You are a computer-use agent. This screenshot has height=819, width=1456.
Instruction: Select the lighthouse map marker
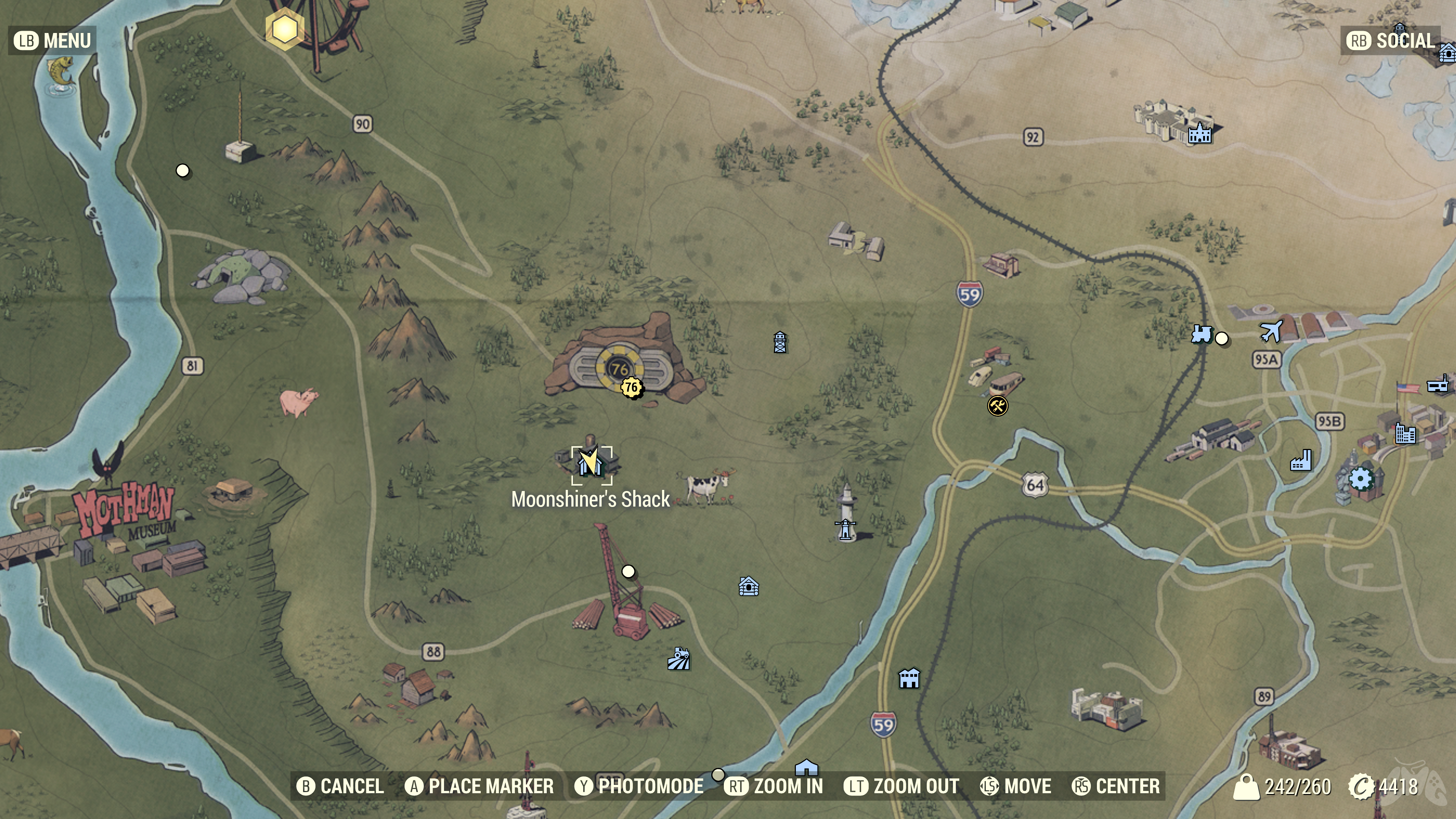click(x=846, y=529)
